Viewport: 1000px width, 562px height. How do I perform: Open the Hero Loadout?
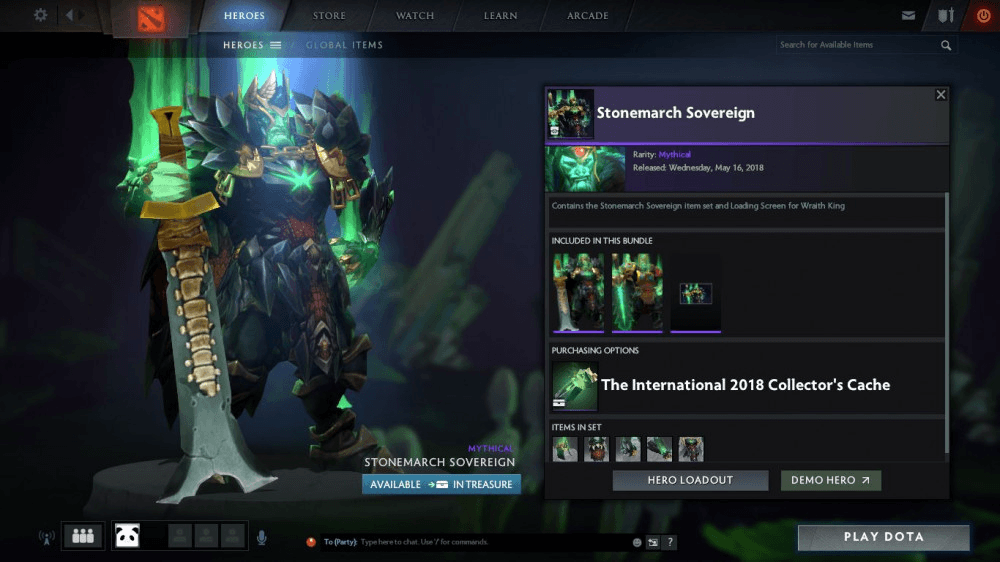click(690, 480)
